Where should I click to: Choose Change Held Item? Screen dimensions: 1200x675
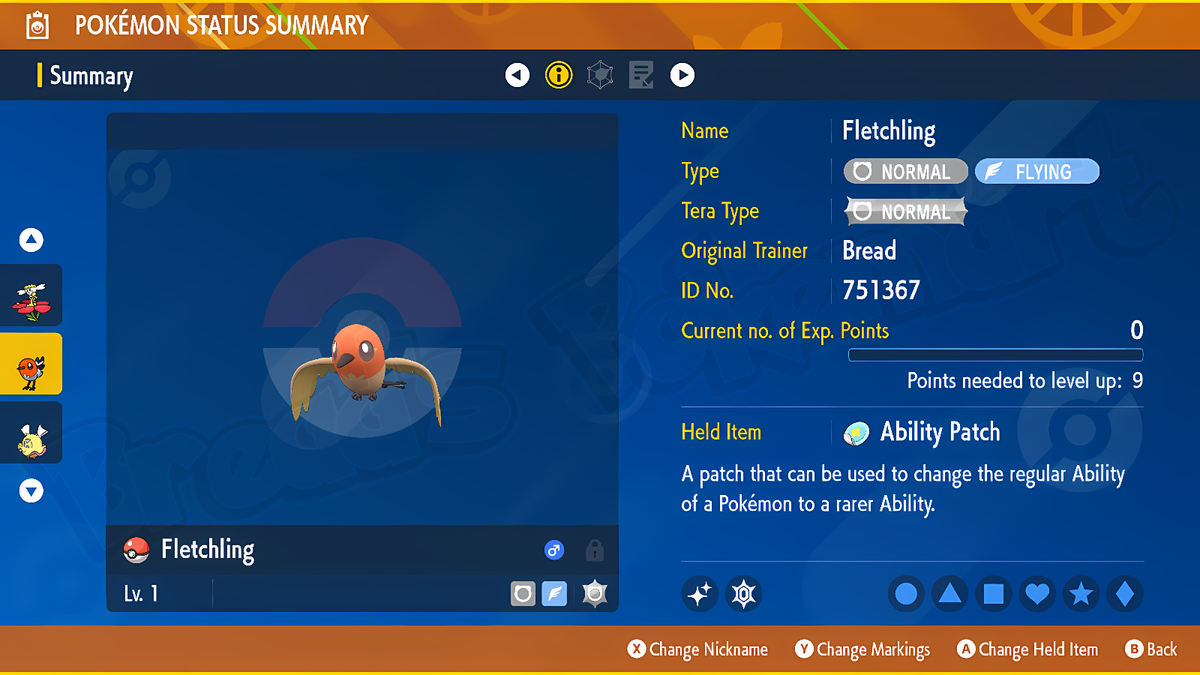pyautogui.click(x=1027, y=649)
